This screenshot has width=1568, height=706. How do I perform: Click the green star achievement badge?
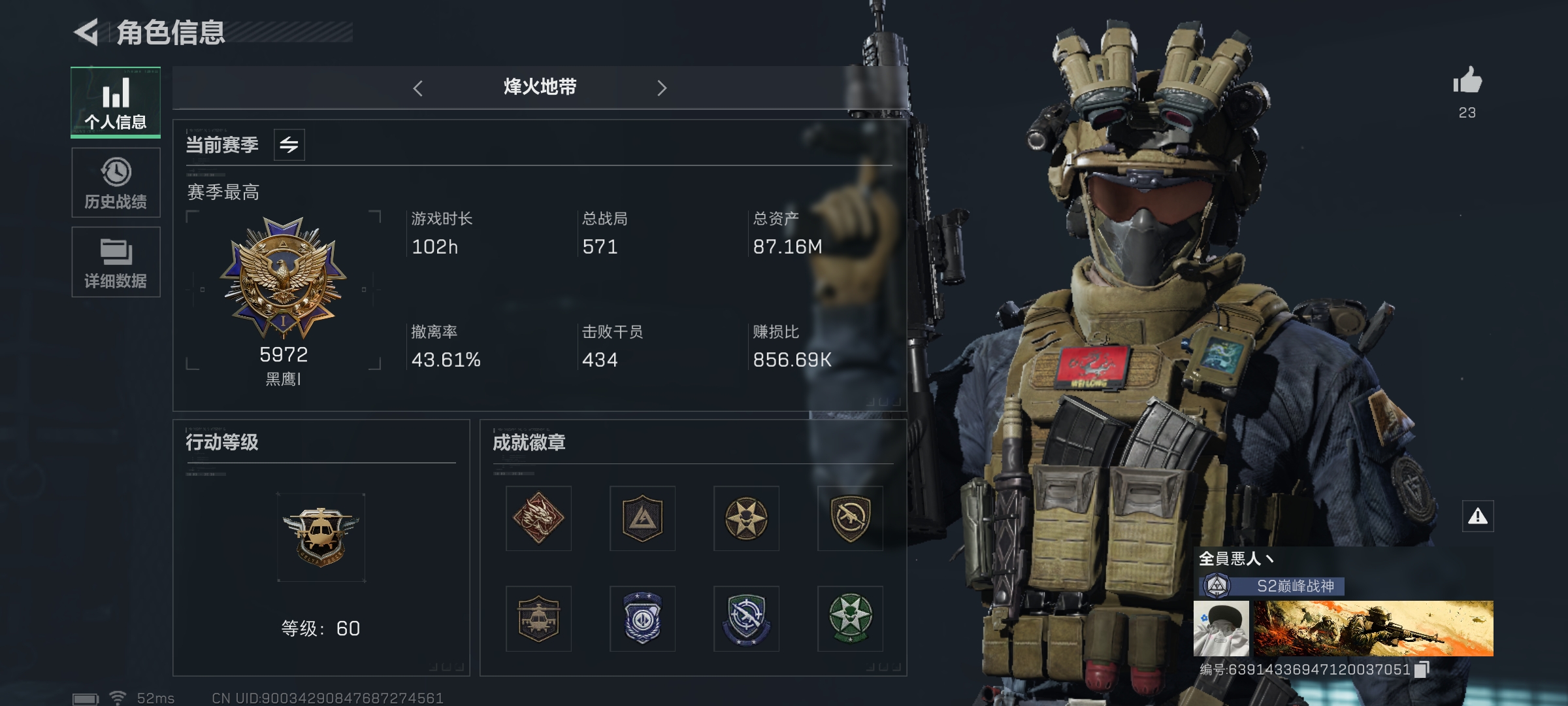(851, 619)
